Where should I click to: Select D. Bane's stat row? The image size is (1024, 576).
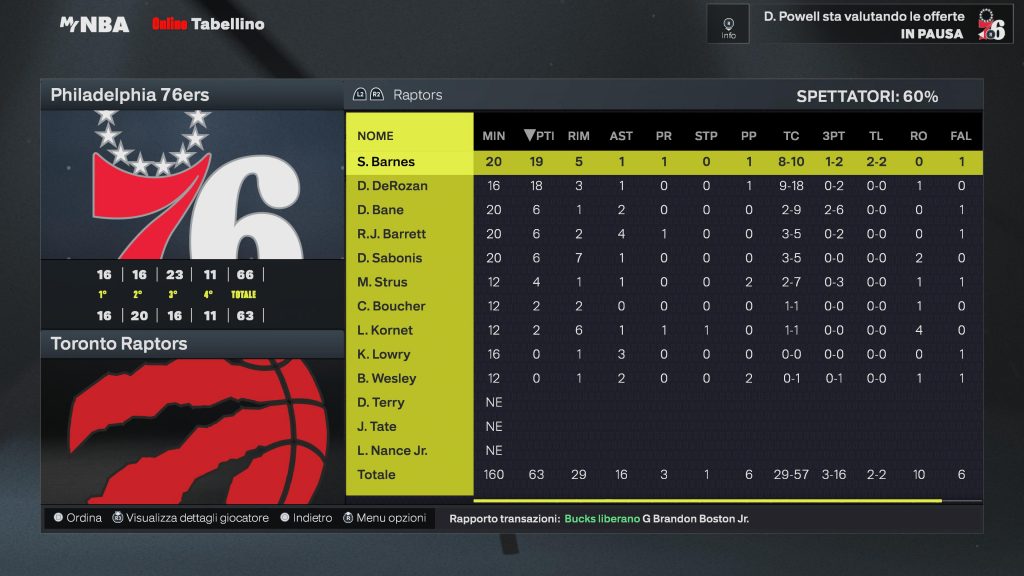pyautogui.click(x=381, y=210)
